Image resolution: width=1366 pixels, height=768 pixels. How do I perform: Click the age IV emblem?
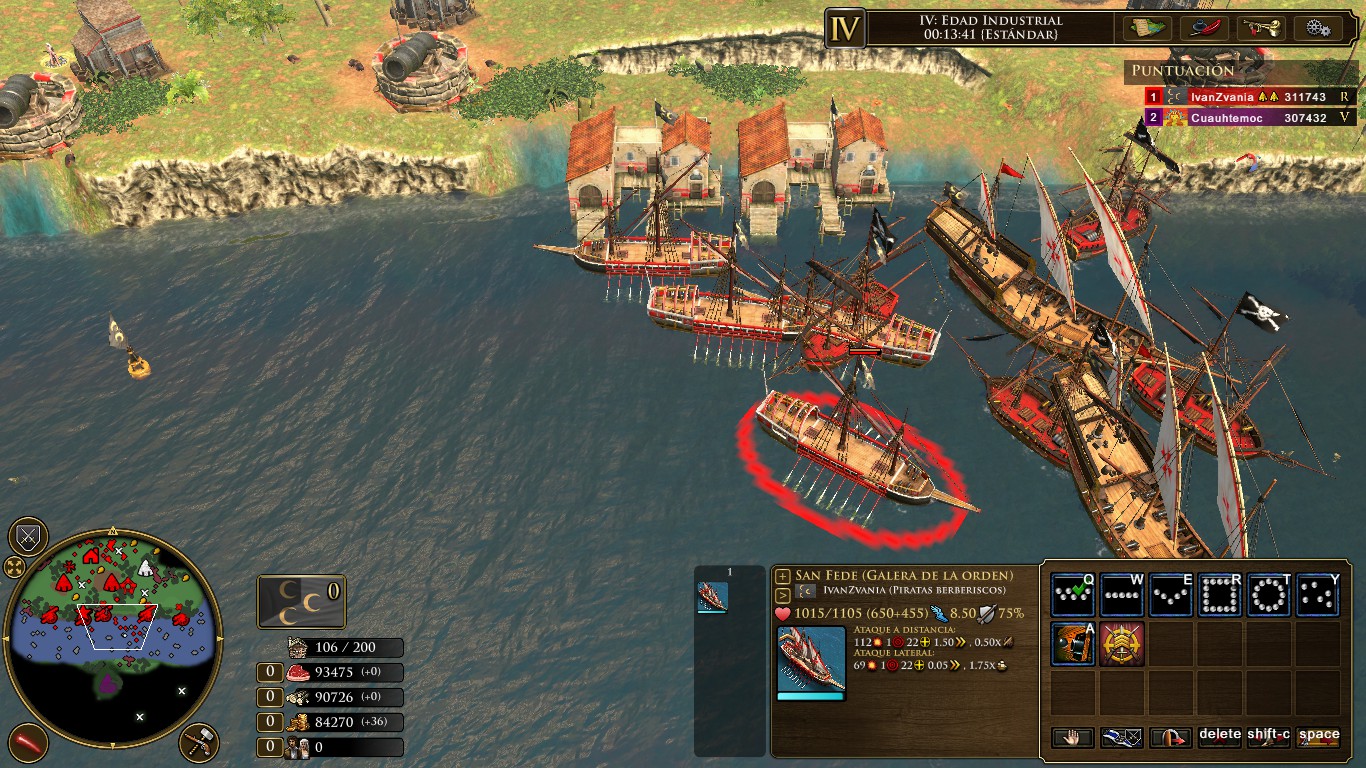(x=845, y=28)
